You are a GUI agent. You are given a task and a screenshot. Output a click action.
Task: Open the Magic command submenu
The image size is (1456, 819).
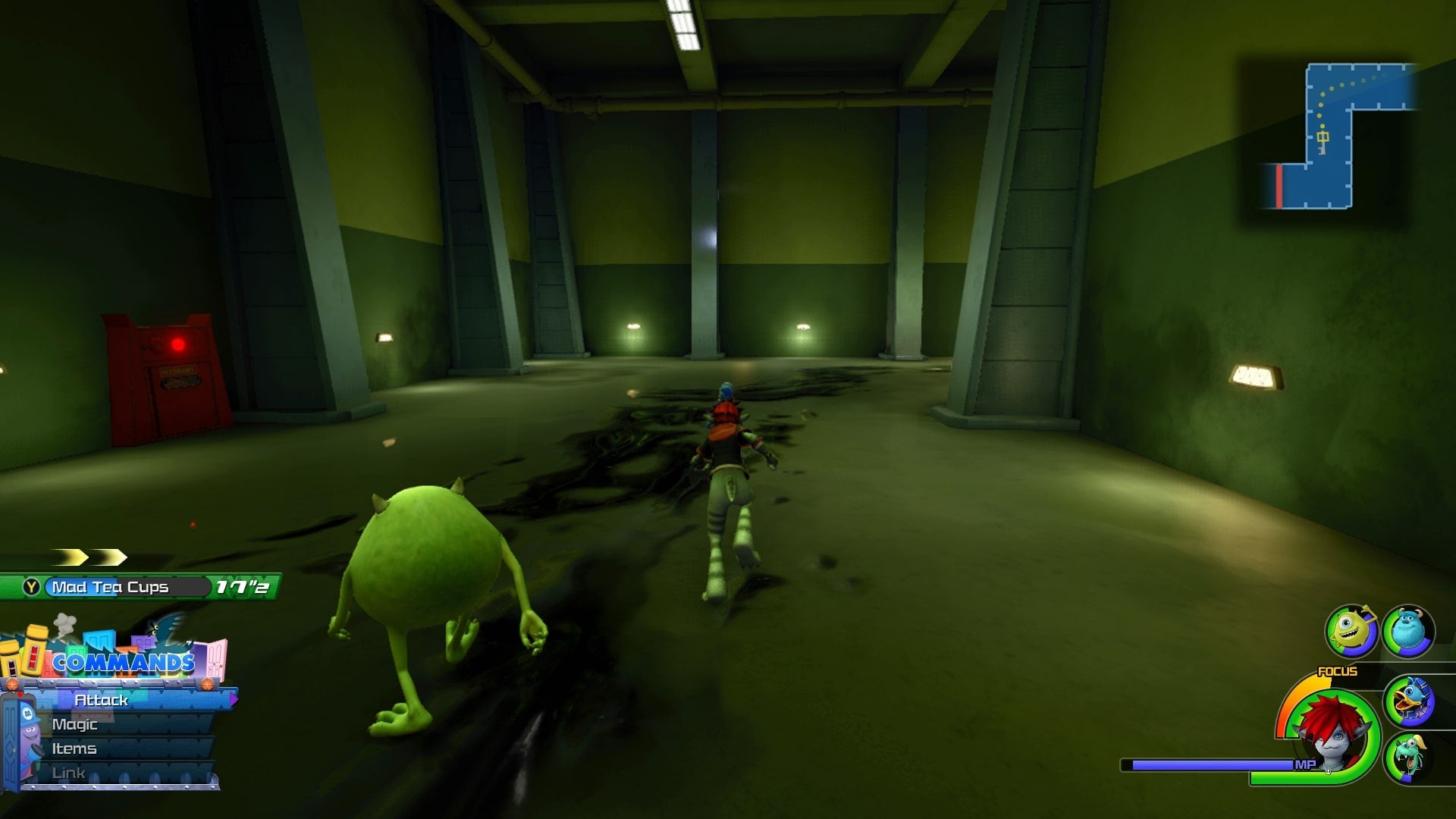pos(76,724)
